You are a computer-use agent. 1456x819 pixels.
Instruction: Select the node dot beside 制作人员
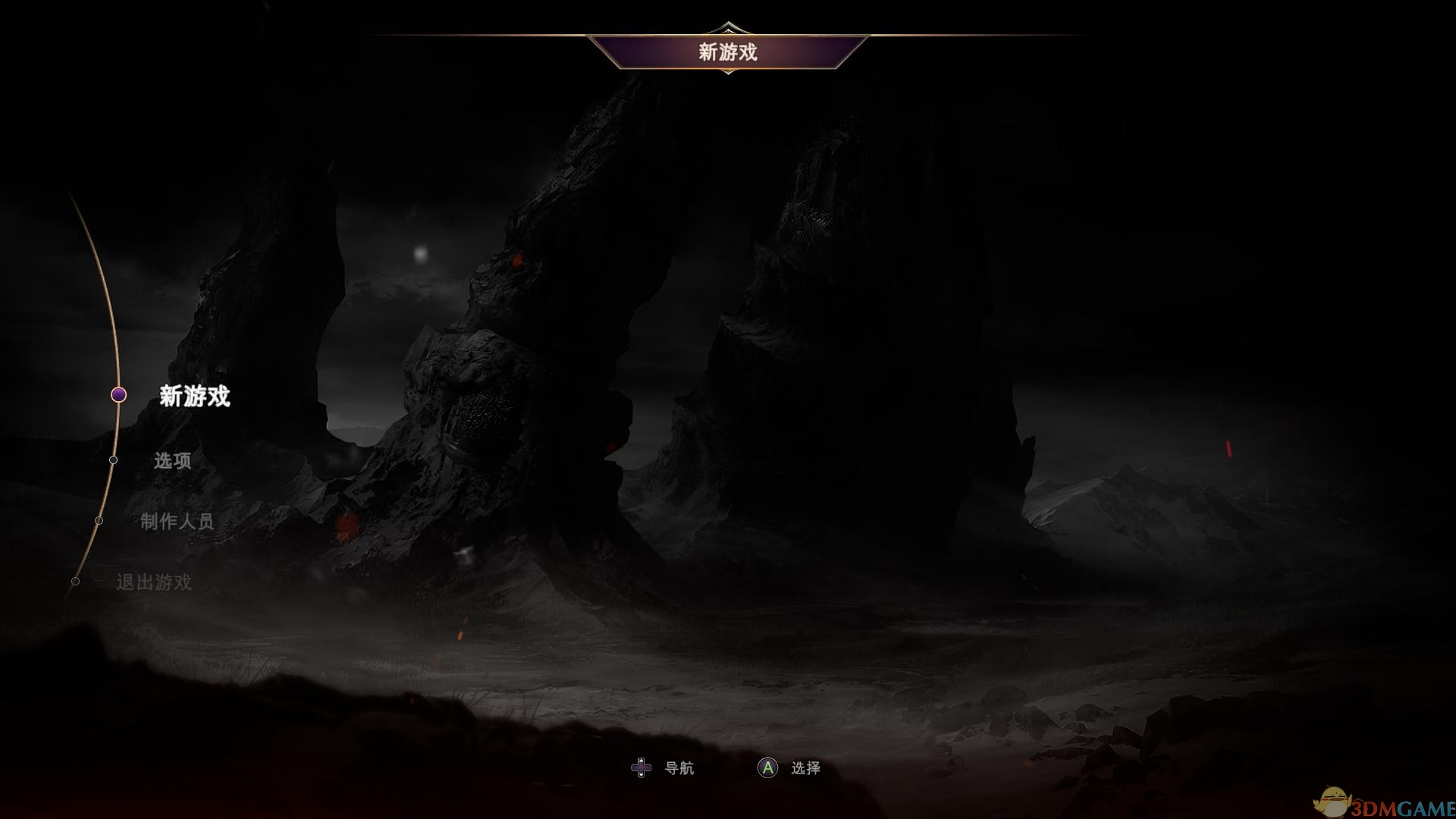99,520
